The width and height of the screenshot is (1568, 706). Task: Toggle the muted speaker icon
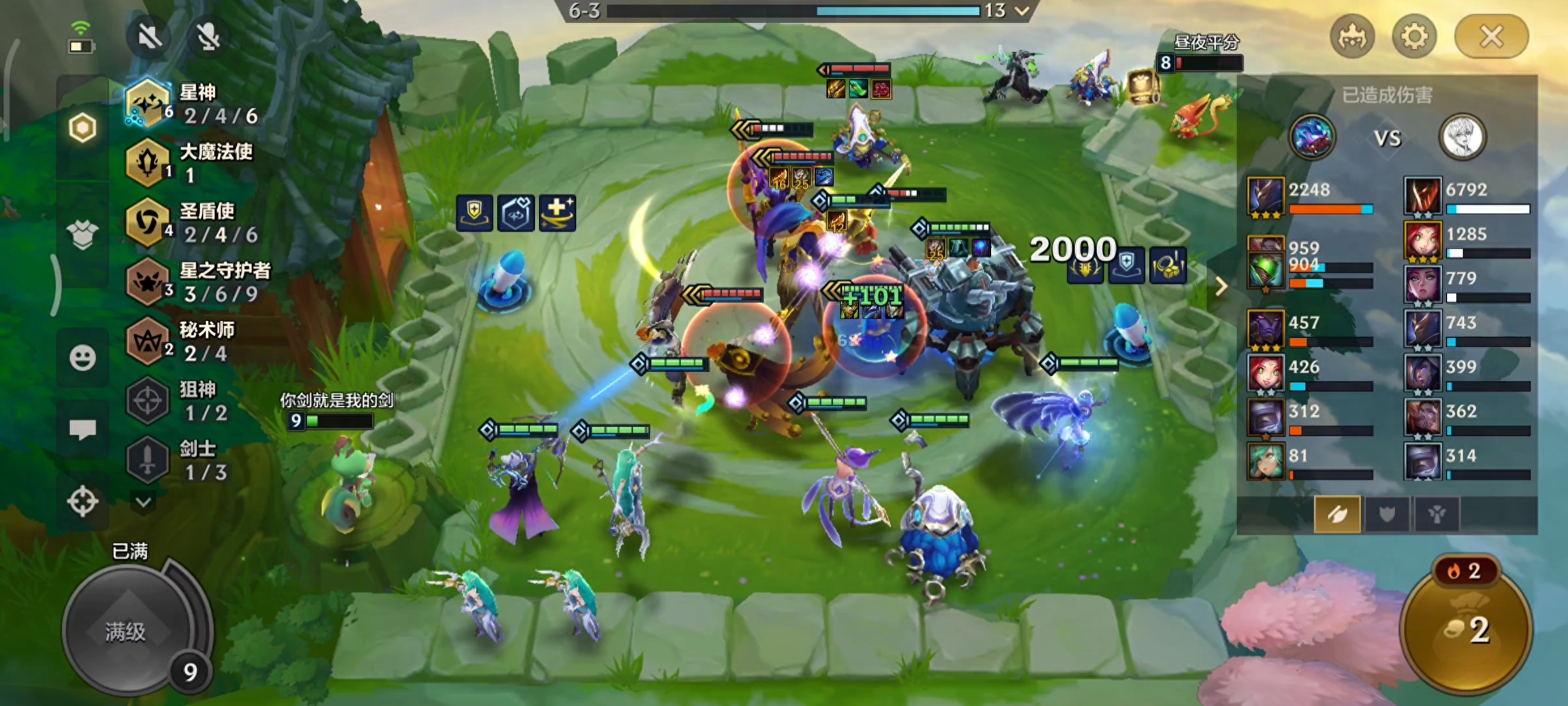point(150,37)
